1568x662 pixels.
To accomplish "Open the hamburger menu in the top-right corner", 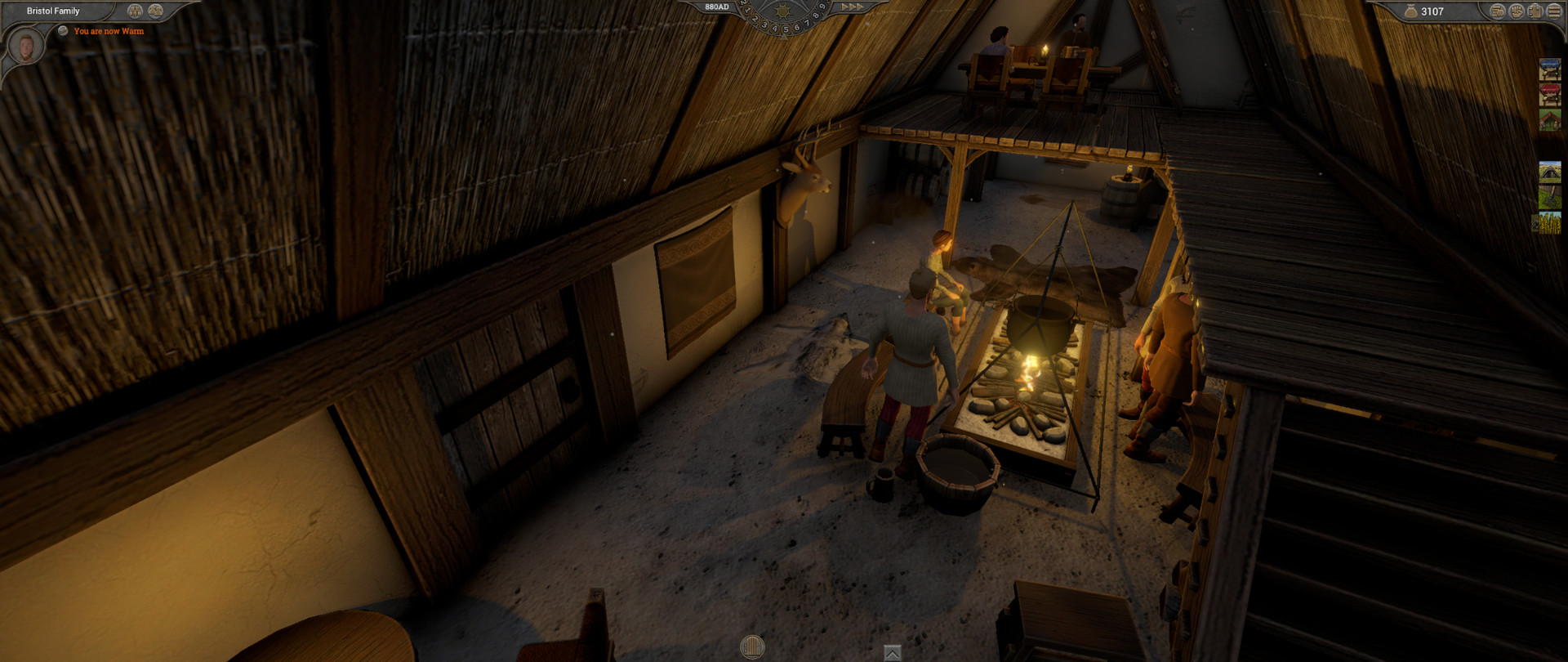I will (1556, 11).
